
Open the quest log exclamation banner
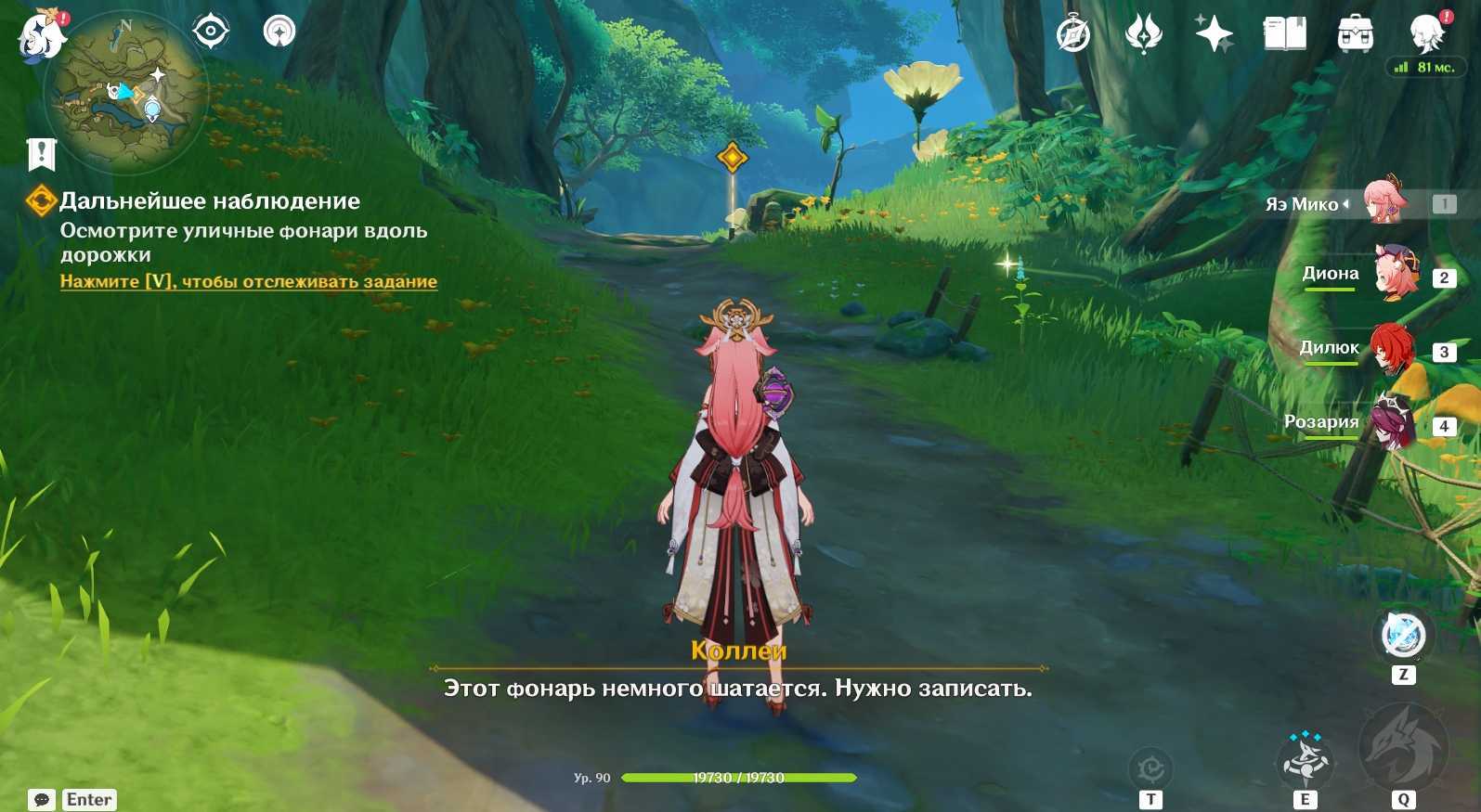(x=42, y=154)
